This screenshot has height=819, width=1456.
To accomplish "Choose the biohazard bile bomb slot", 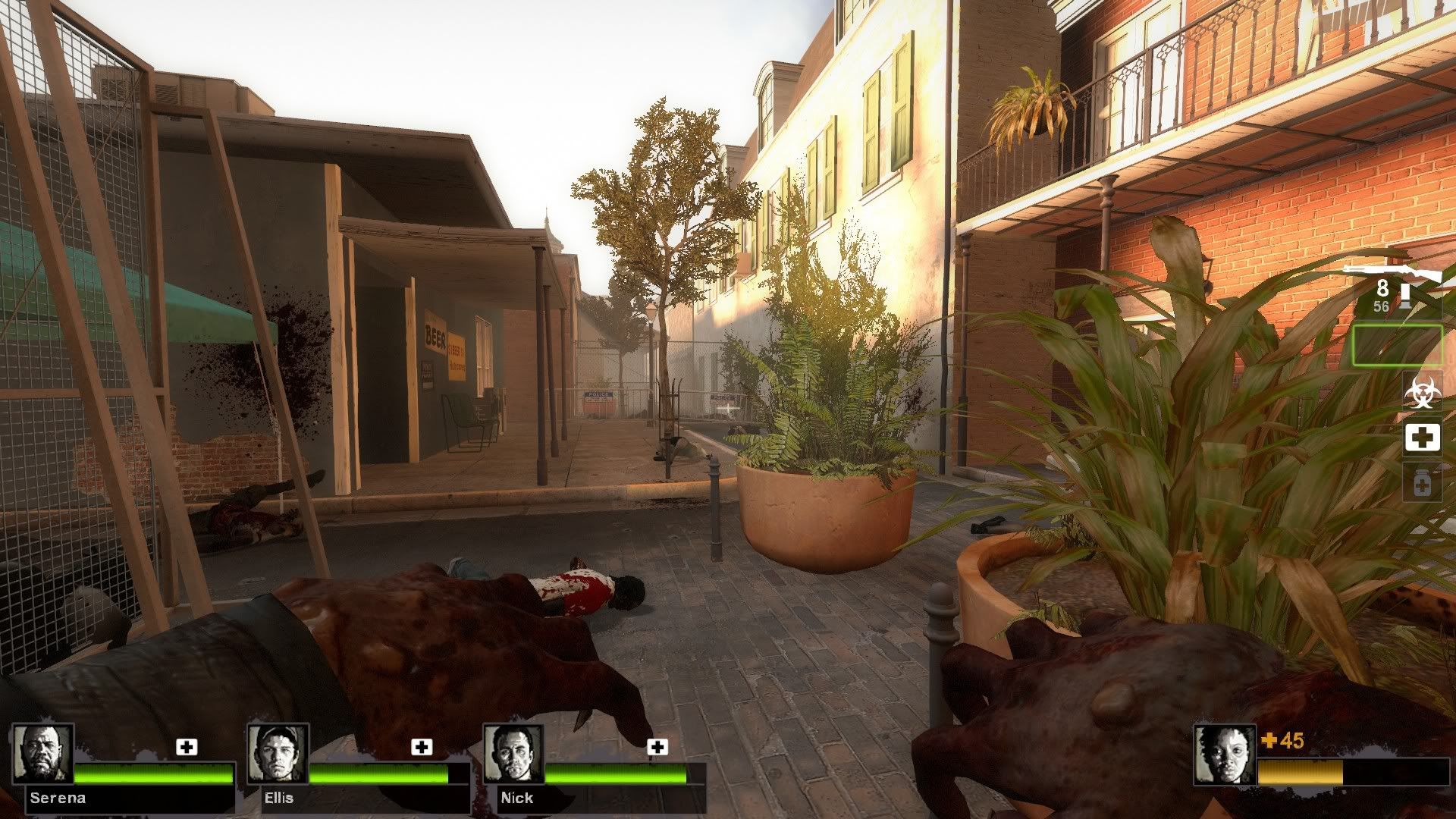I will (1422, 392).
